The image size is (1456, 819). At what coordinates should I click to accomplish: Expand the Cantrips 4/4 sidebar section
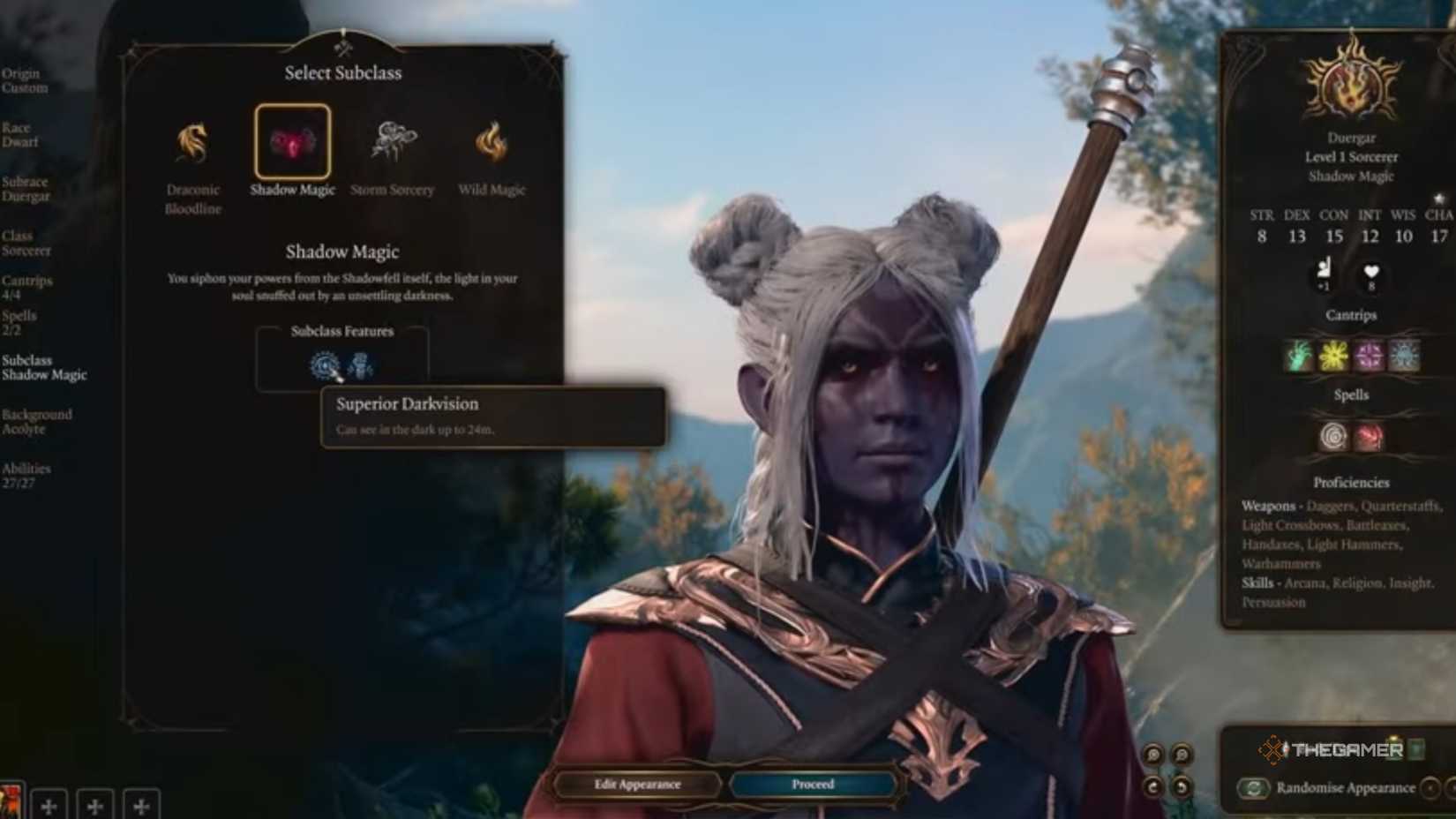[x=26, y=287]
